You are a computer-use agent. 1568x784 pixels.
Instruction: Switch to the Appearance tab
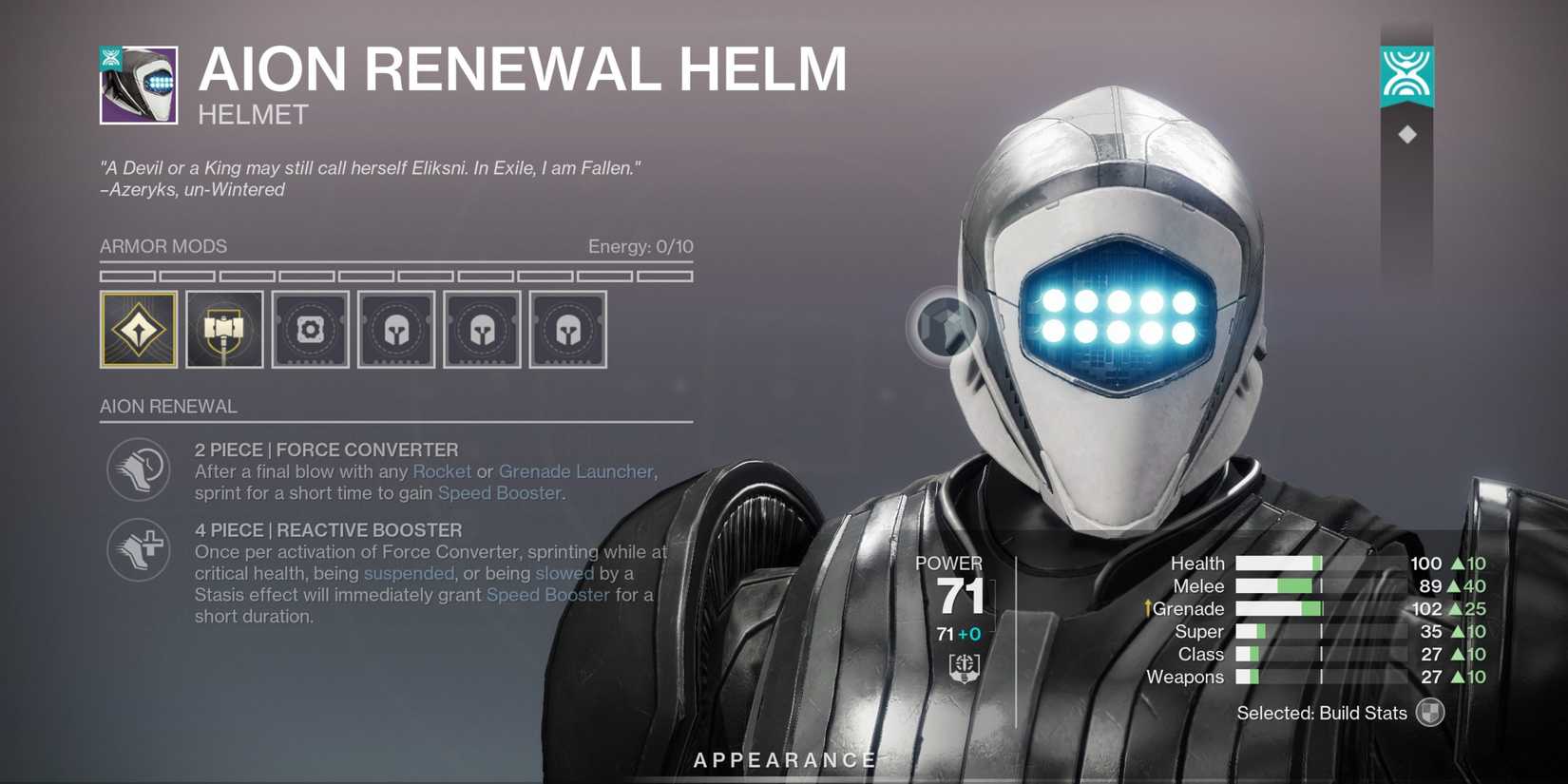[x=784, y=759]
